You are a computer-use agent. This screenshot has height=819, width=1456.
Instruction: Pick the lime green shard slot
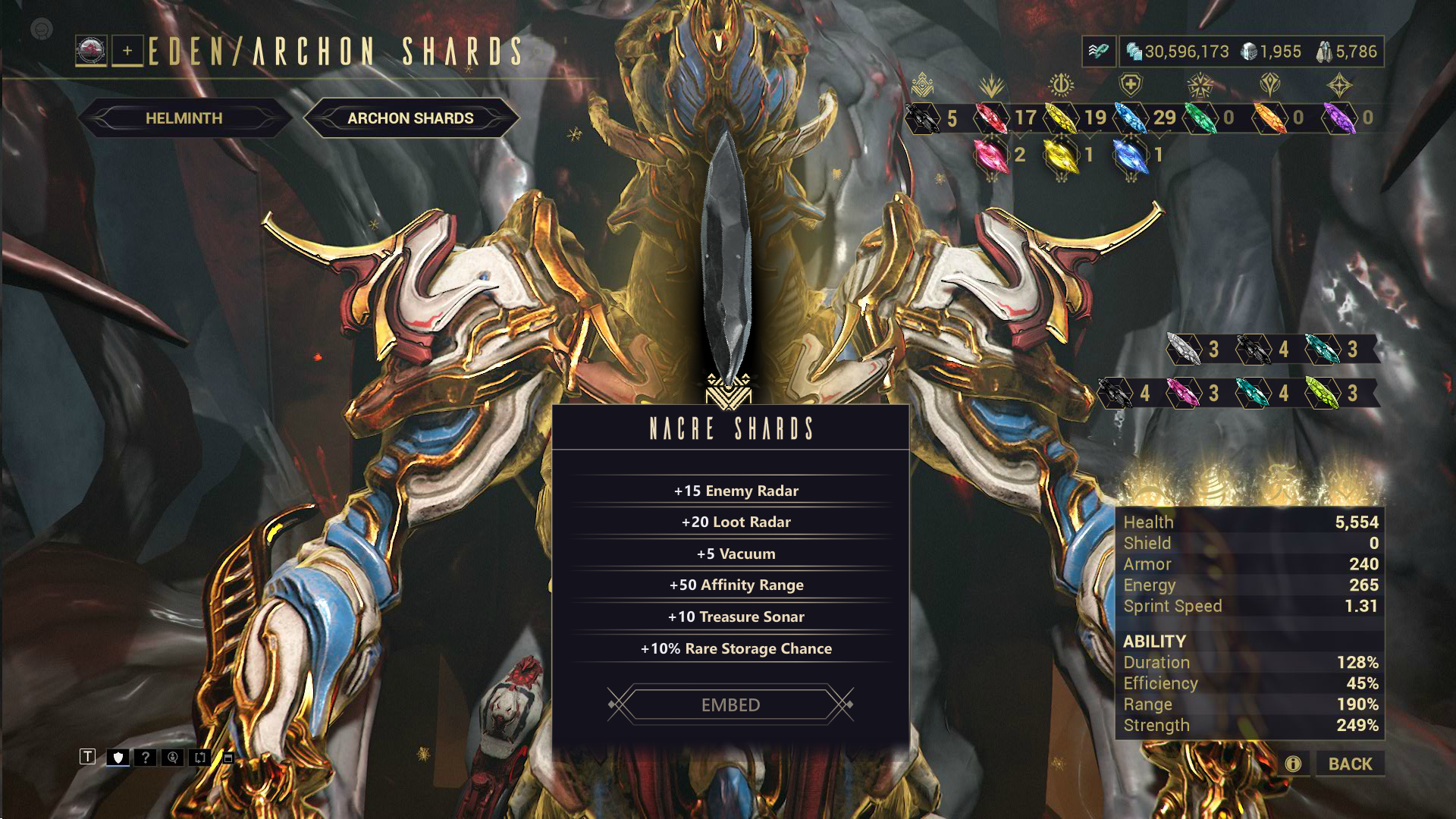click(x=1323, y=393)
